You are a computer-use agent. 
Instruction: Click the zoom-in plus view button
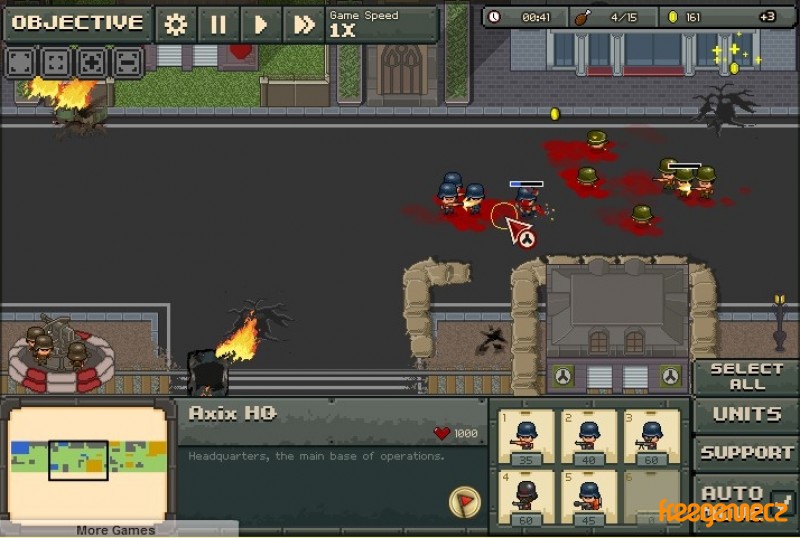click(x=91, y=62)
